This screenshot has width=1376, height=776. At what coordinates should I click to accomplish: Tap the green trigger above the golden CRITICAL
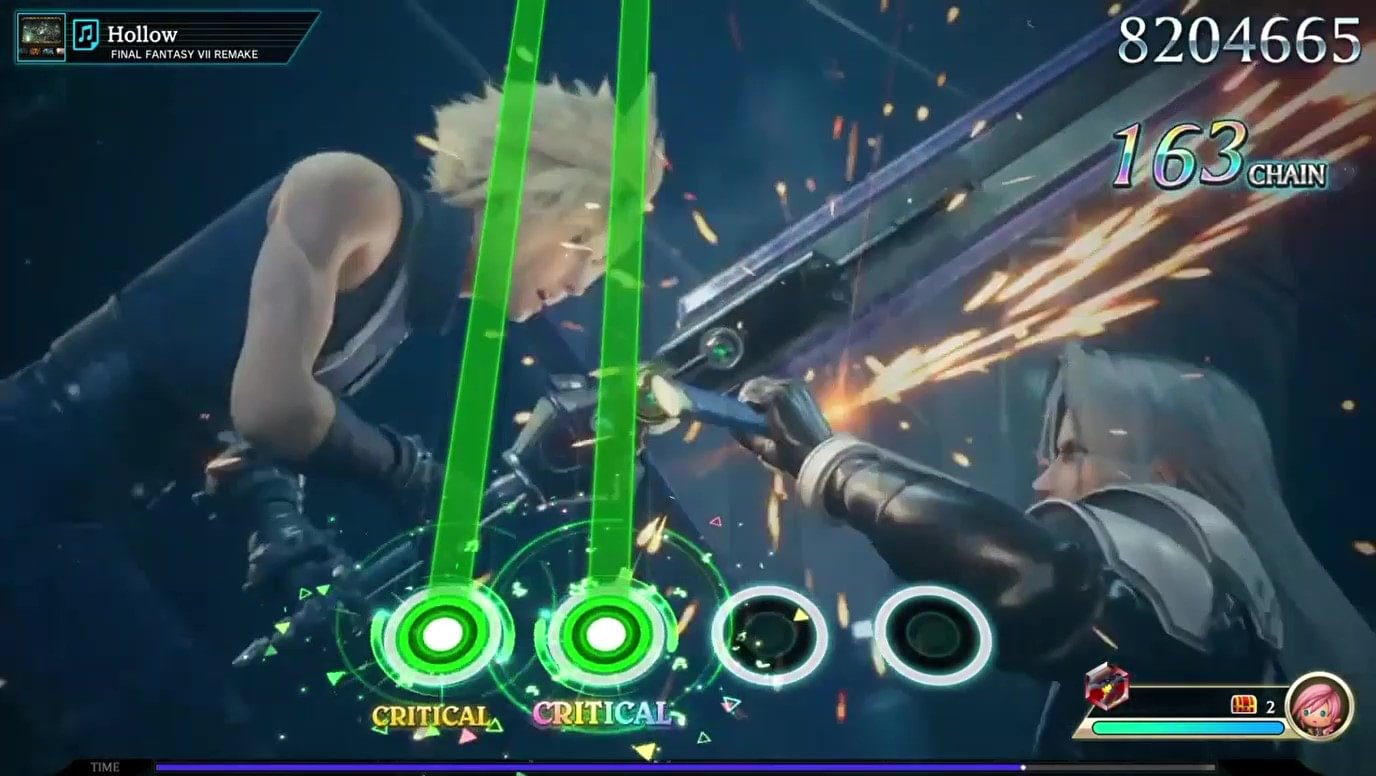point(440,634)
